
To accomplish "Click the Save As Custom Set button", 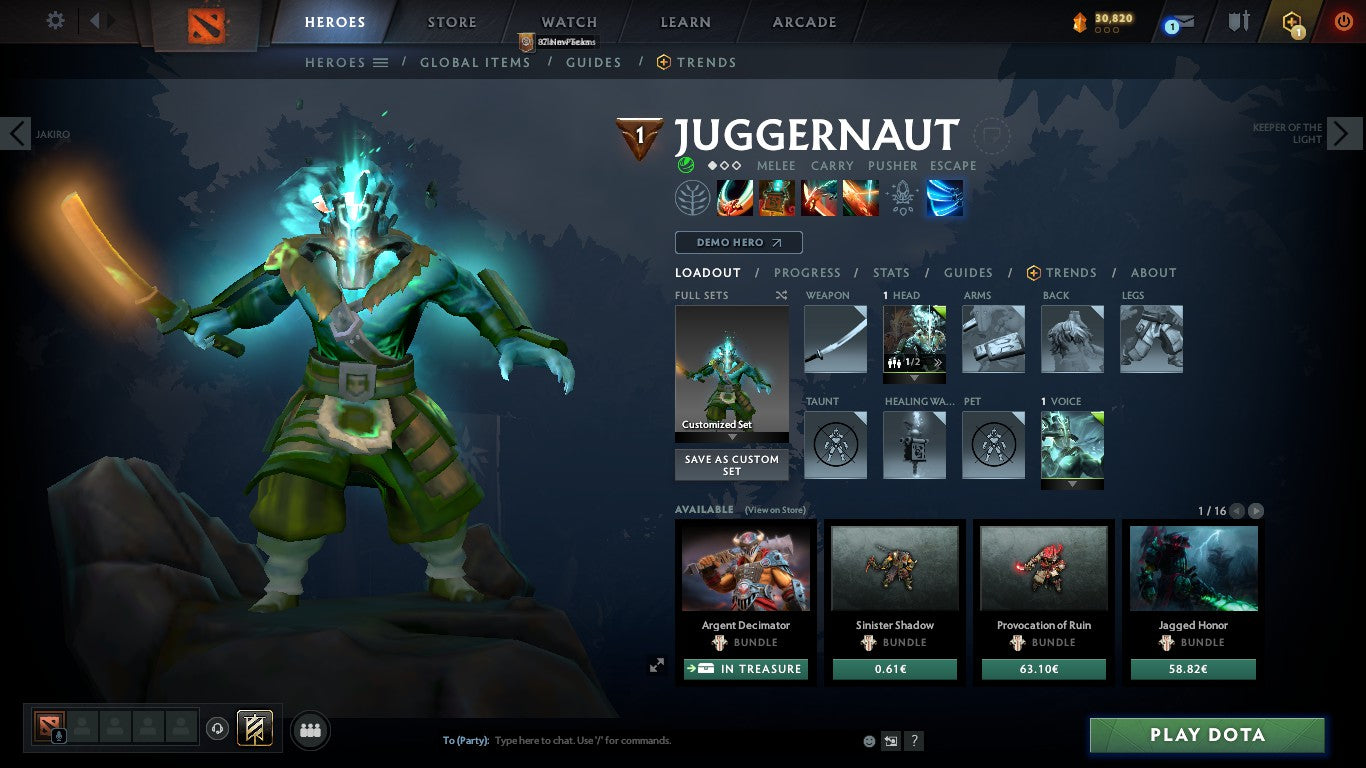I will pyautogui.click(x=731, y=465).
